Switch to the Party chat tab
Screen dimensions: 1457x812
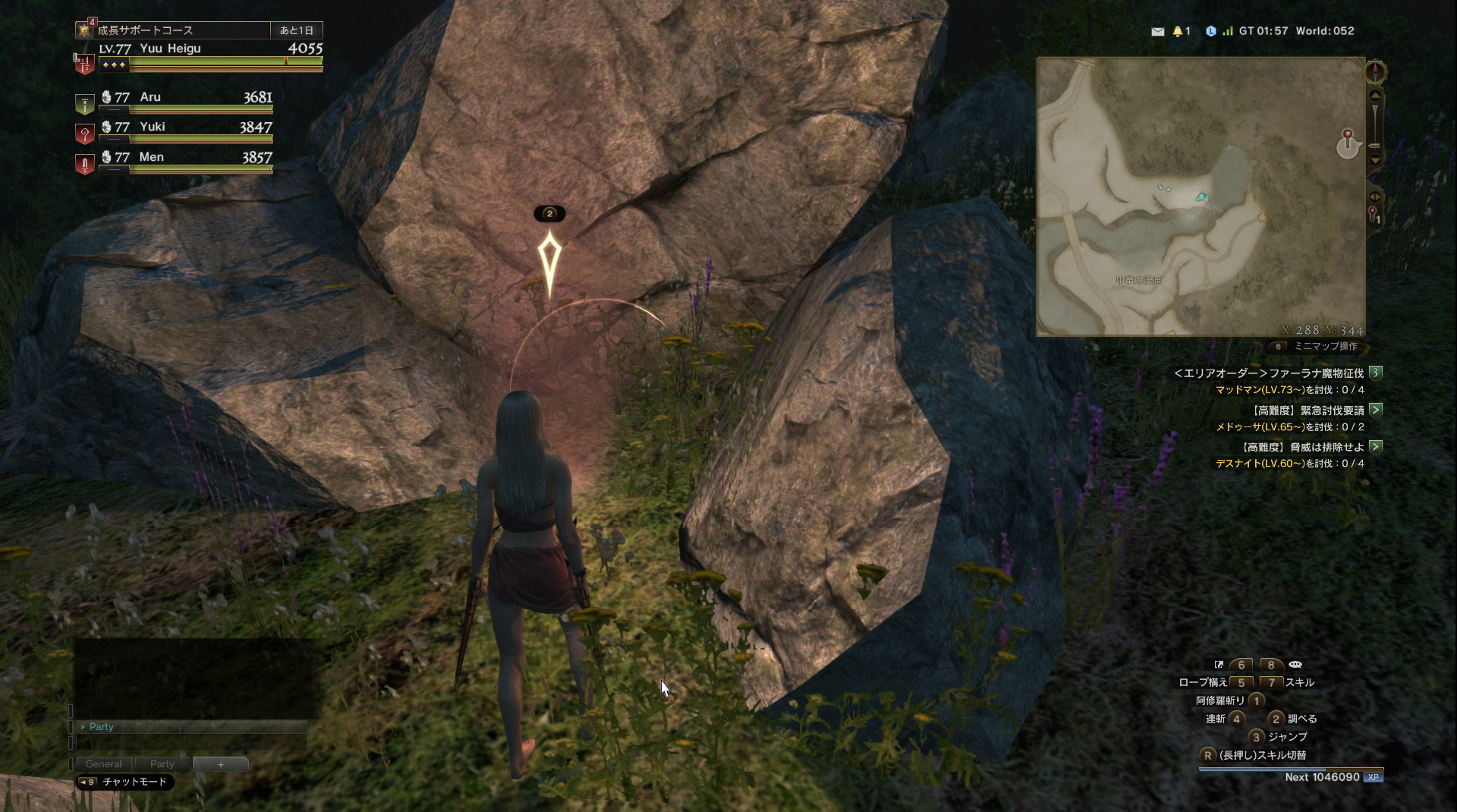[162, 764]
